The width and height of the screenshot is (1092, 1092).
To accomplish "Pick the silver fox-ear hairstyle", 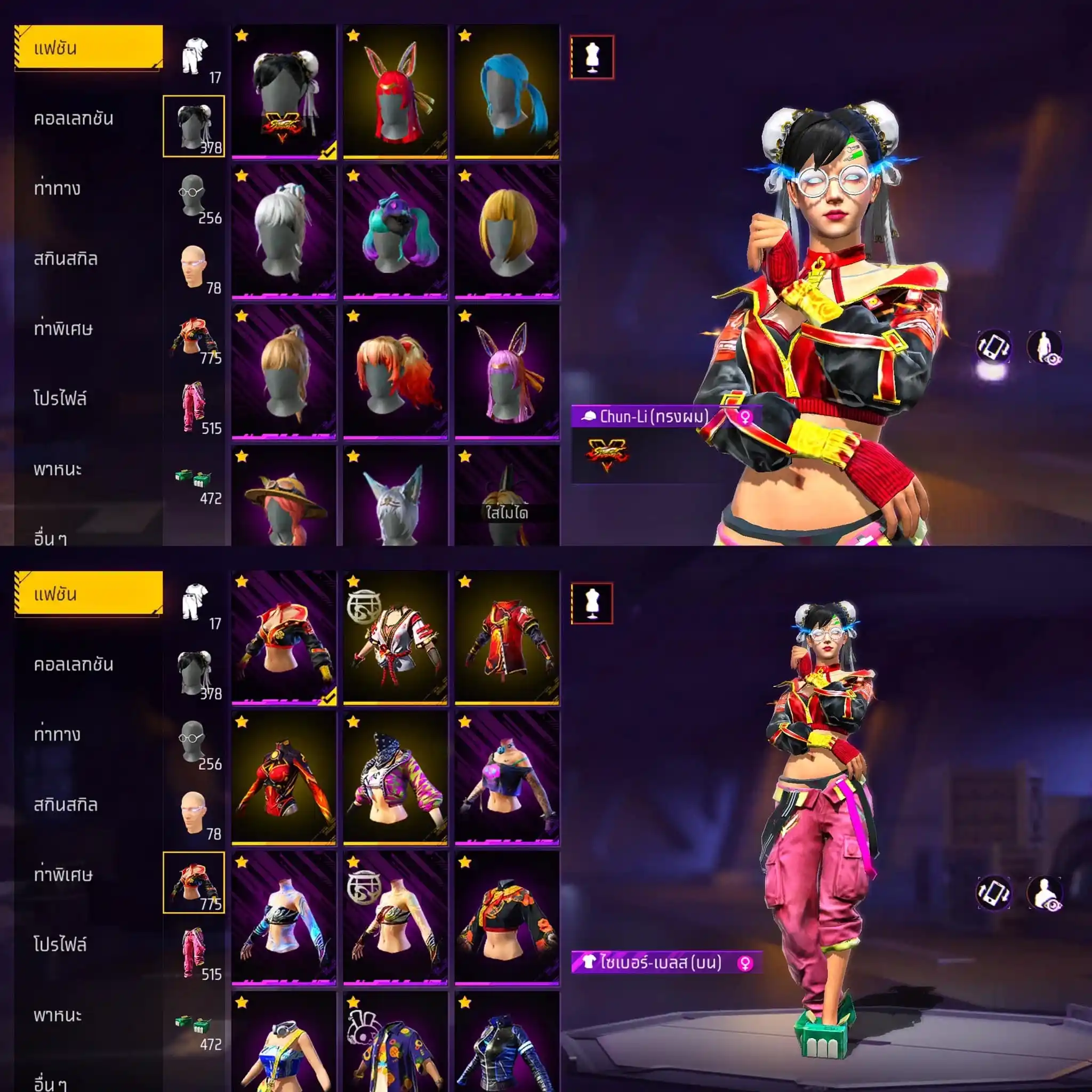I will tap(395, 497).
